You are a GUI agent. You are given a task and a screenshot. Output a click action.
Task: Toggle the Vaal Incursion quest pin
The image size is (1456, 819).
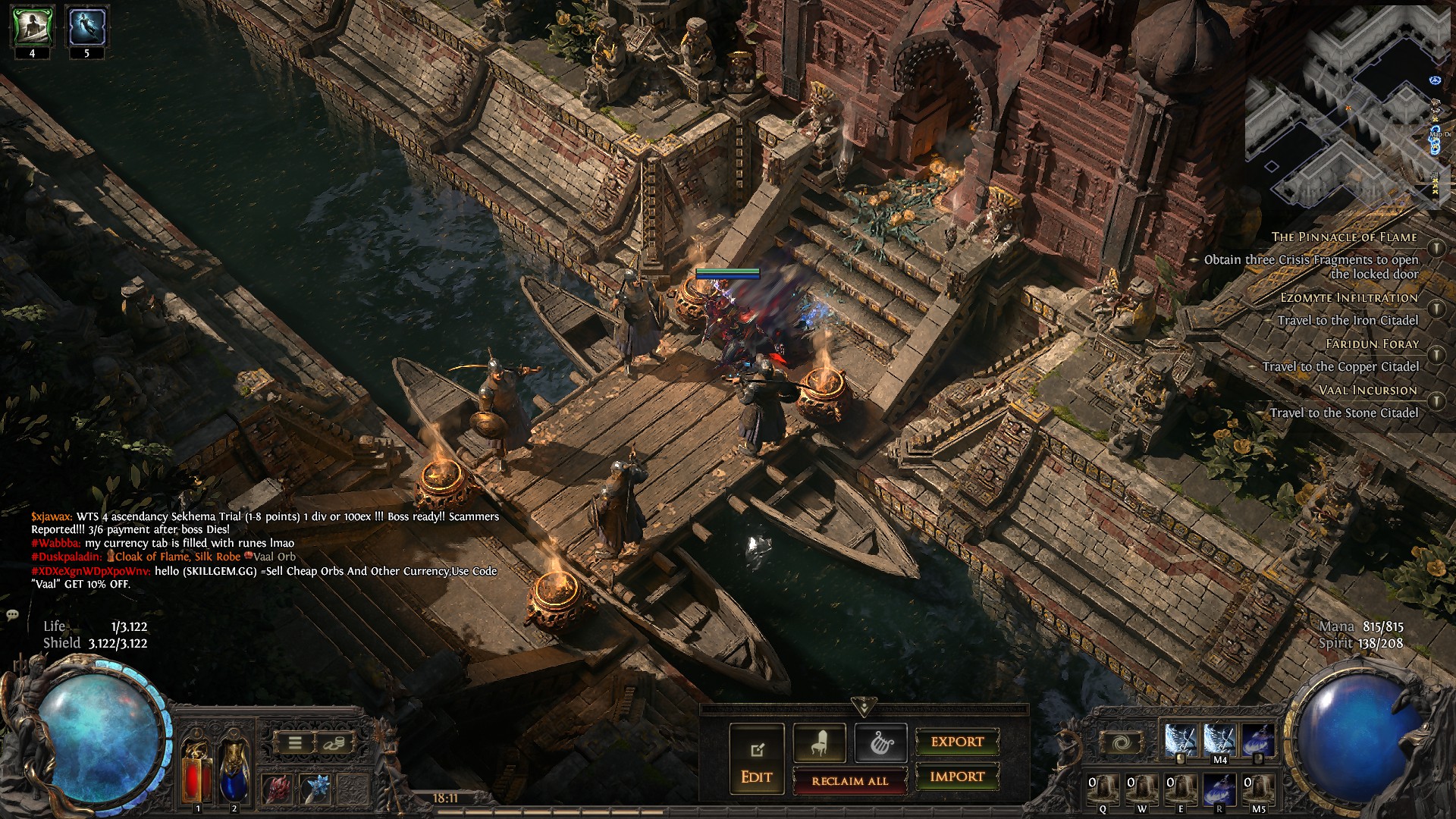[x=1436, y=400]
